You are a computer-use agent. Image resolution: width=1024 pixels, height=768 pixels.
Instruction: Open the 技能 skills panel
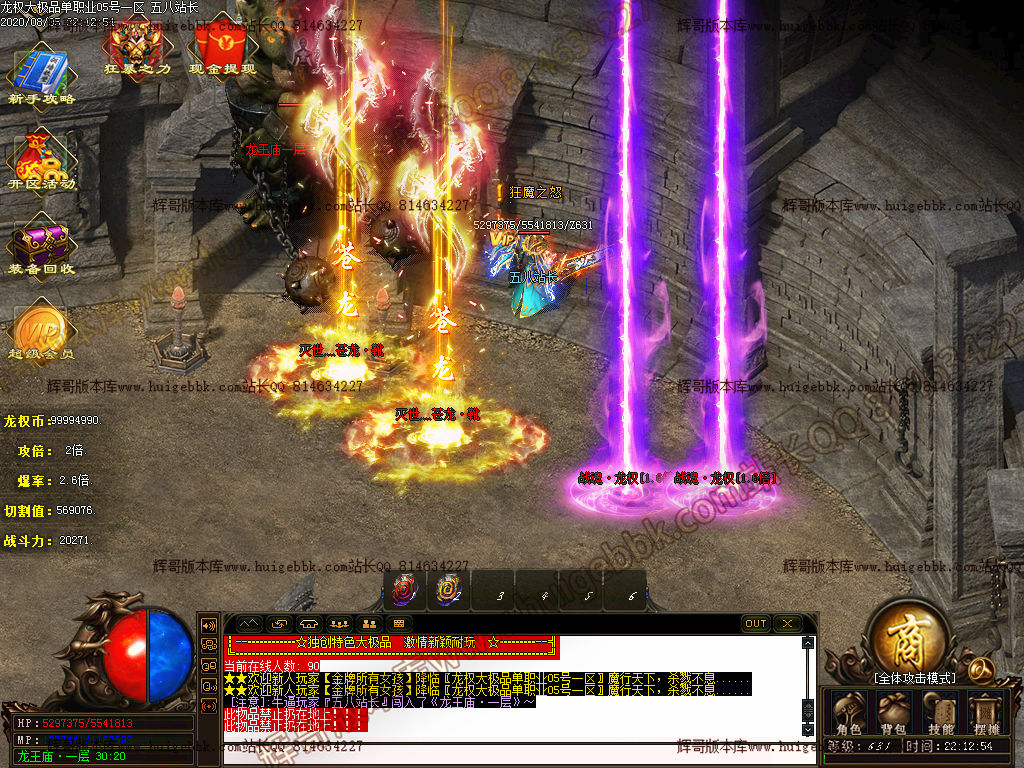pos(940,713)
